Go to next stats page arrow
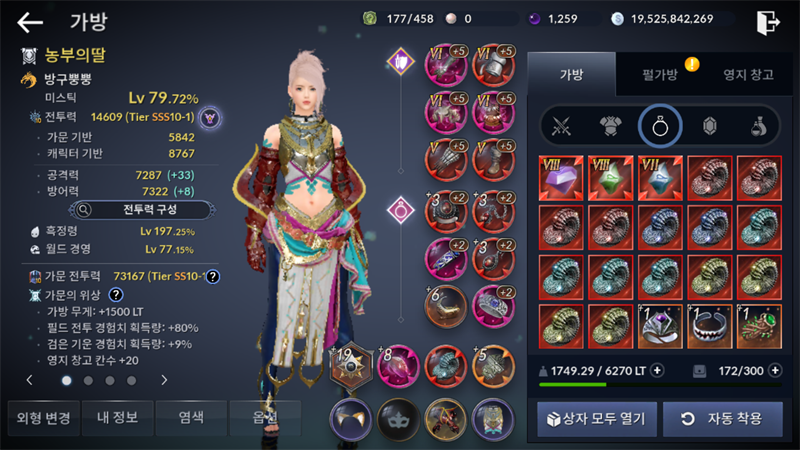 coord(164,380)
